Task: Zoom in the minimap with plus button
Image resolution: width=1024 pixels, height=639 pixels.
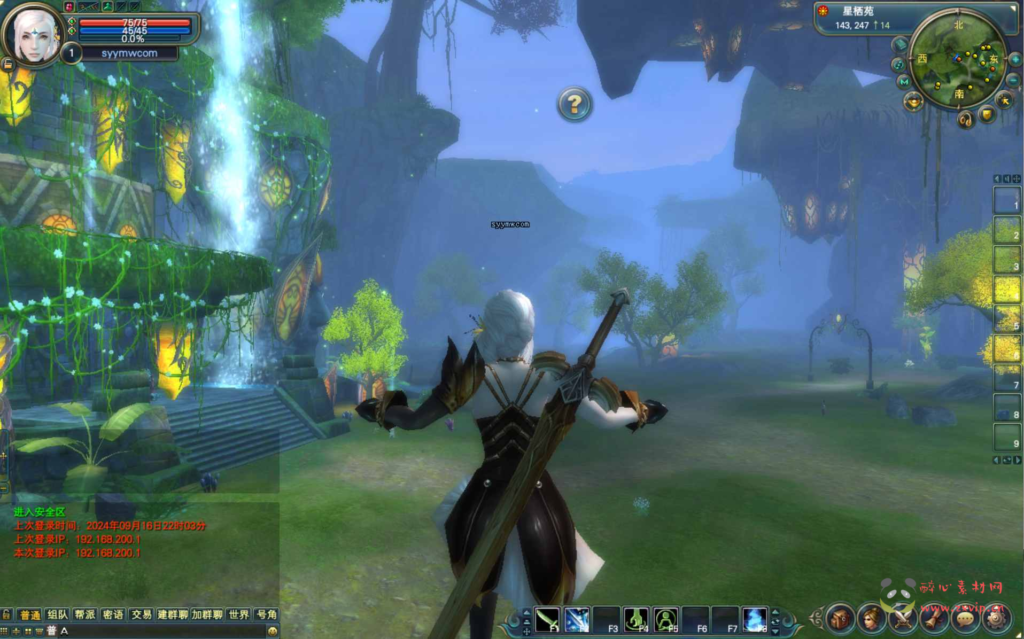Action: point(1014,59)
